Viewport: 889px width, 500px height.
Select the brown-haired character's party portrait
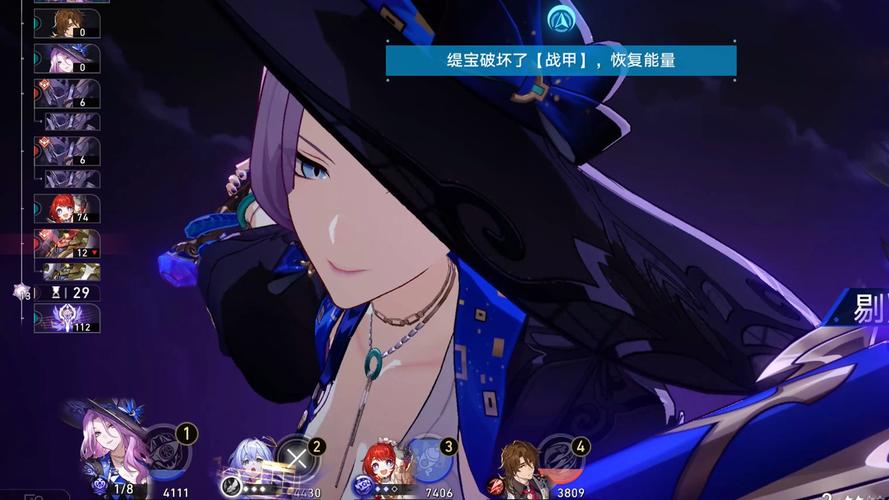(518, 464)
